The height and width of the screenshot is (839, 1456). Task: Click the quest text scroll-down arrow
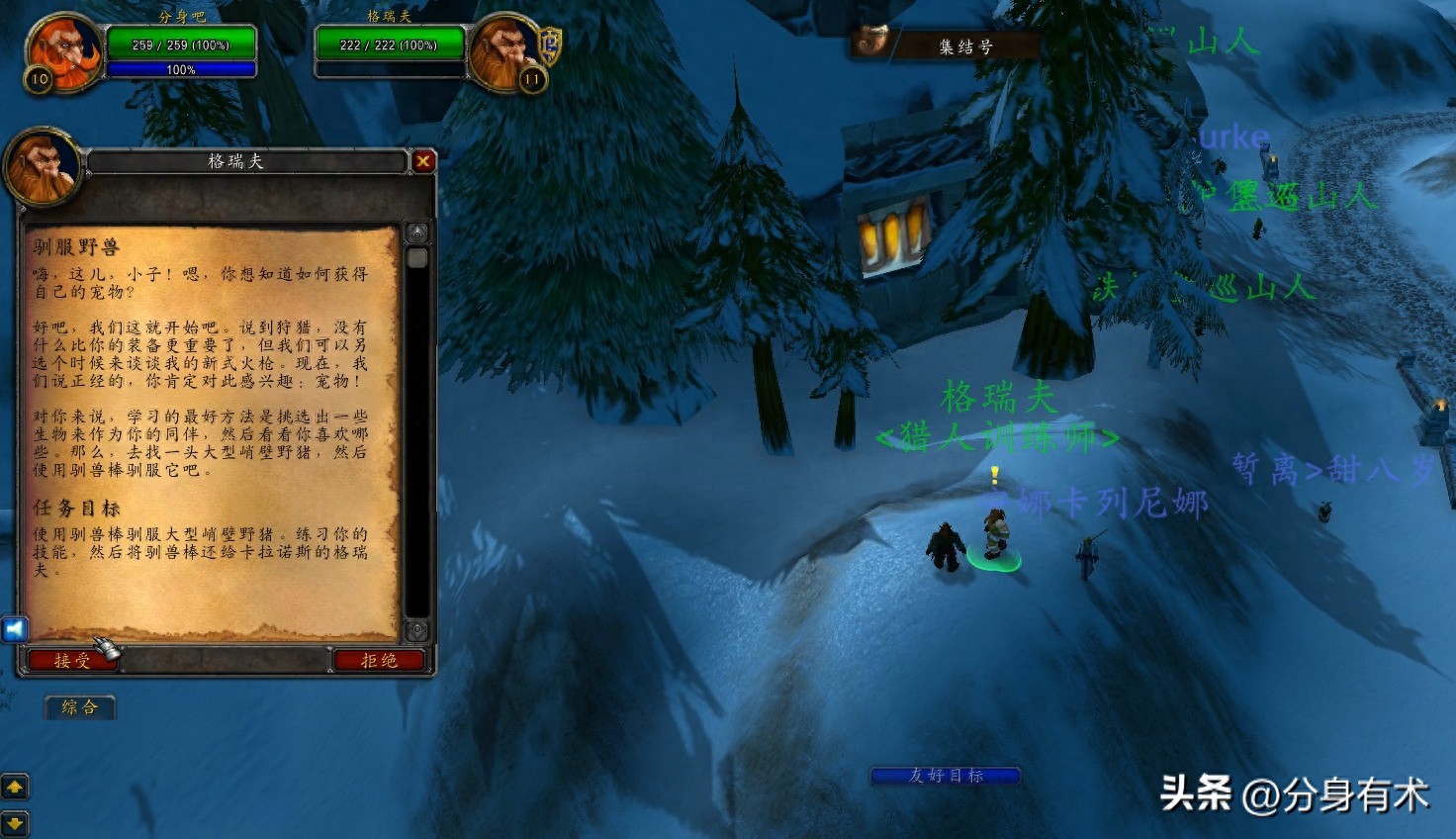point(417,630)
